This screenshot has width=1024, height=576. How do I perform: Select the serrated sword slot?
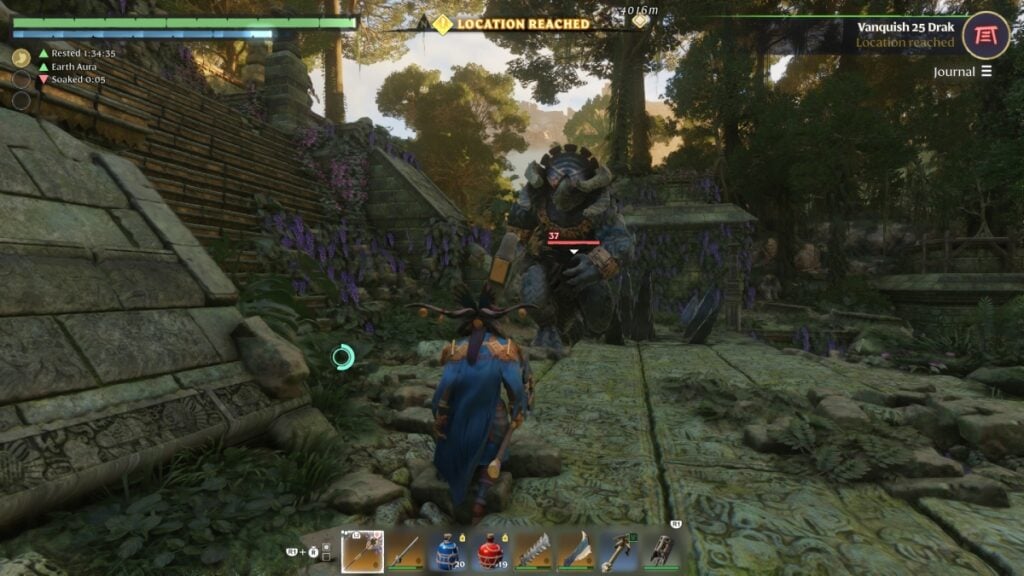click(x=533, y=551)
